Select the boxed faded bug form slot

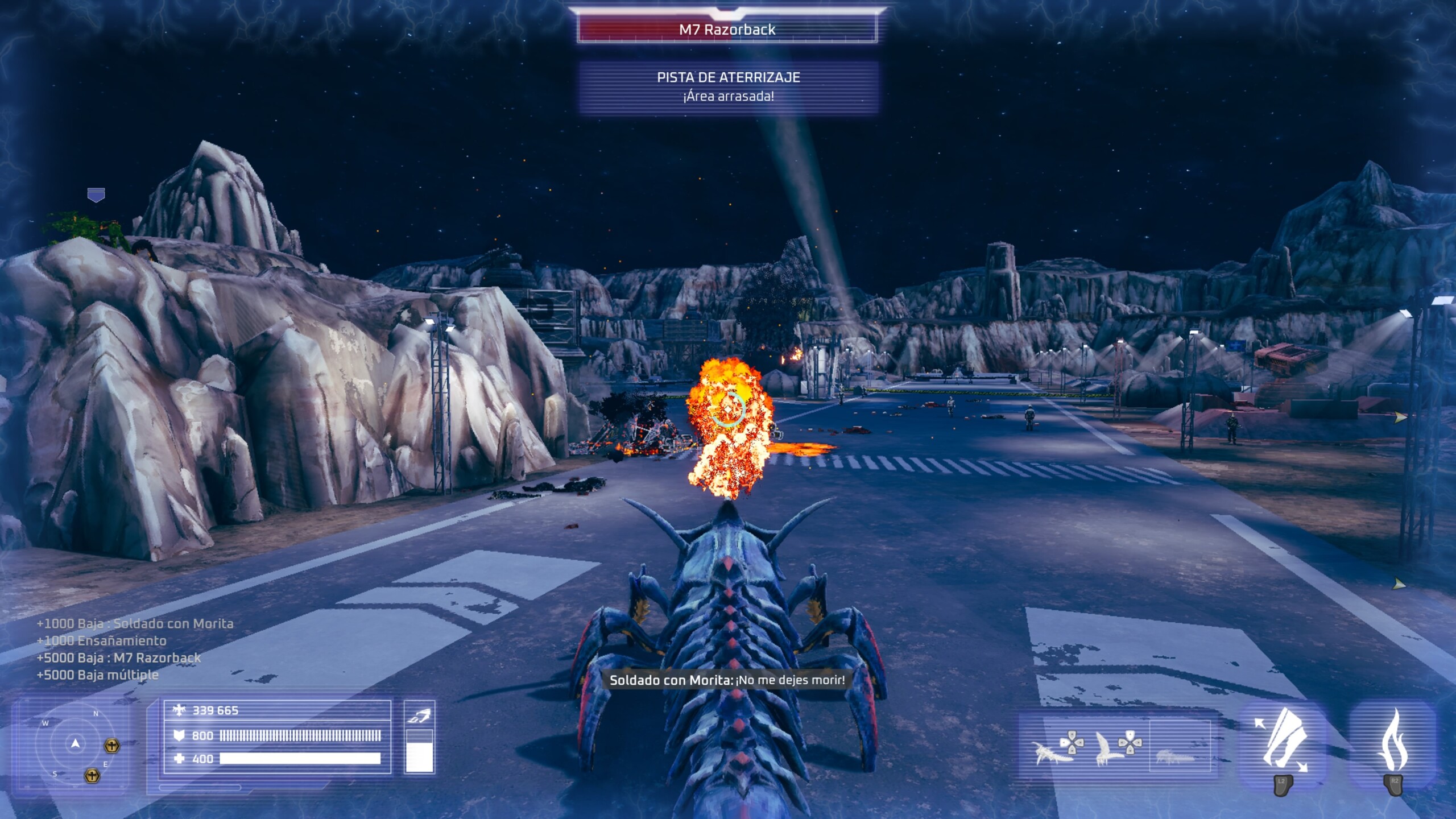pos(1180,746)
